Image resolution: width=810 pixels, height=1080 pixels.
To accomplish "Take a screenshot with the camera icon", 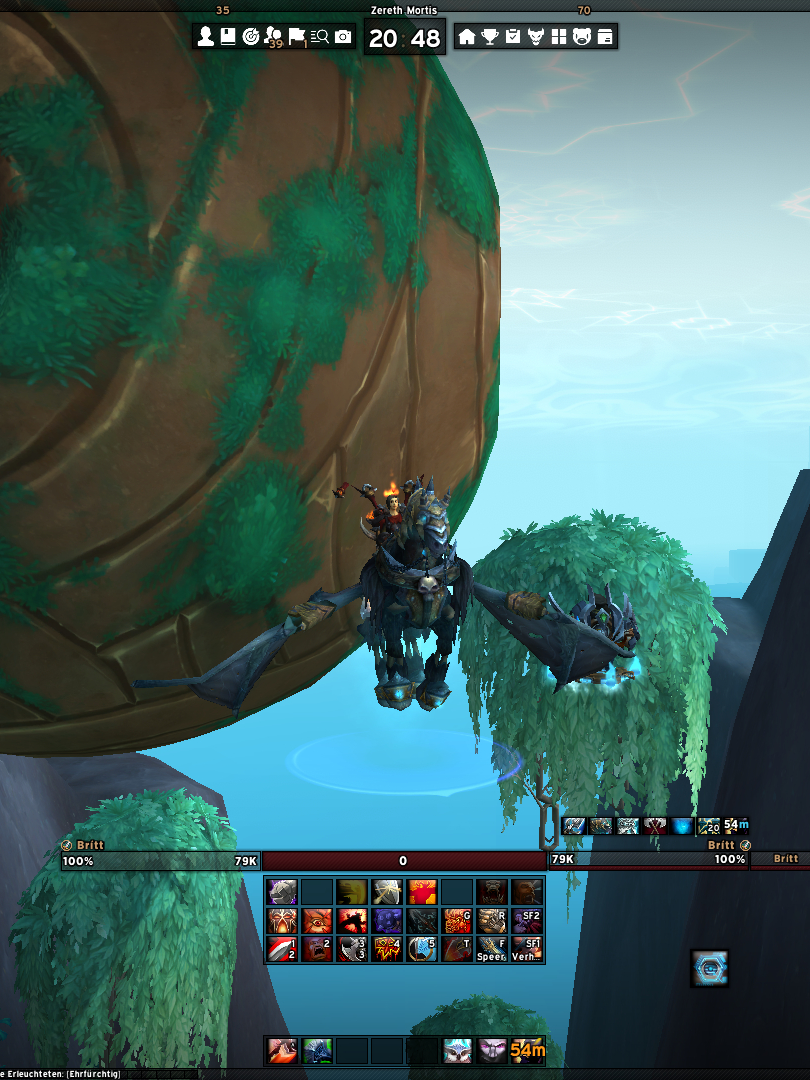I will (x=343, y=37).
